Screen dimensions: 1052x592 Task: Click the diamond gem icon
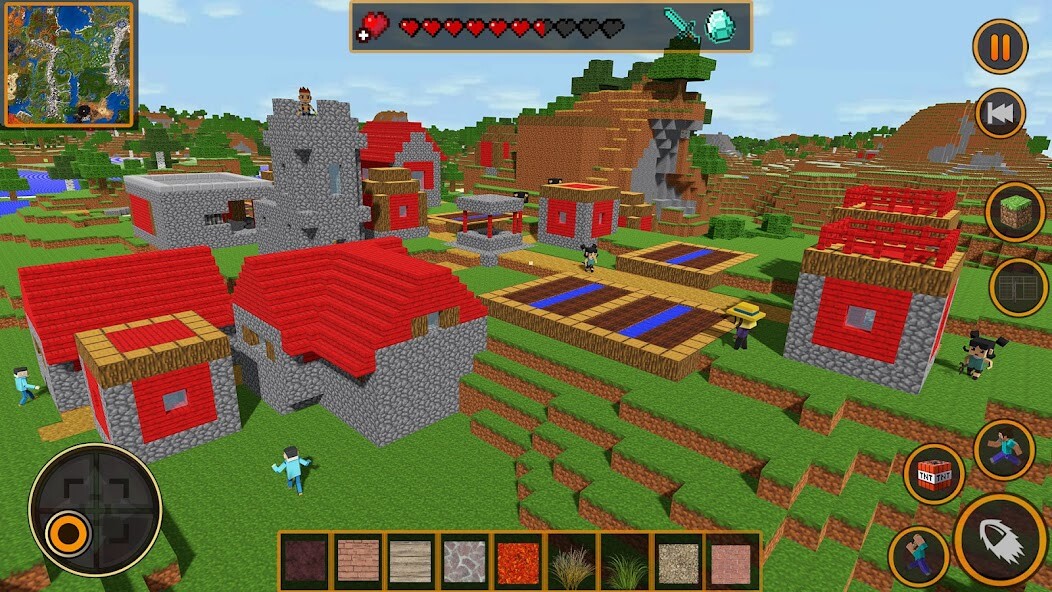click(x=720, y=26)
